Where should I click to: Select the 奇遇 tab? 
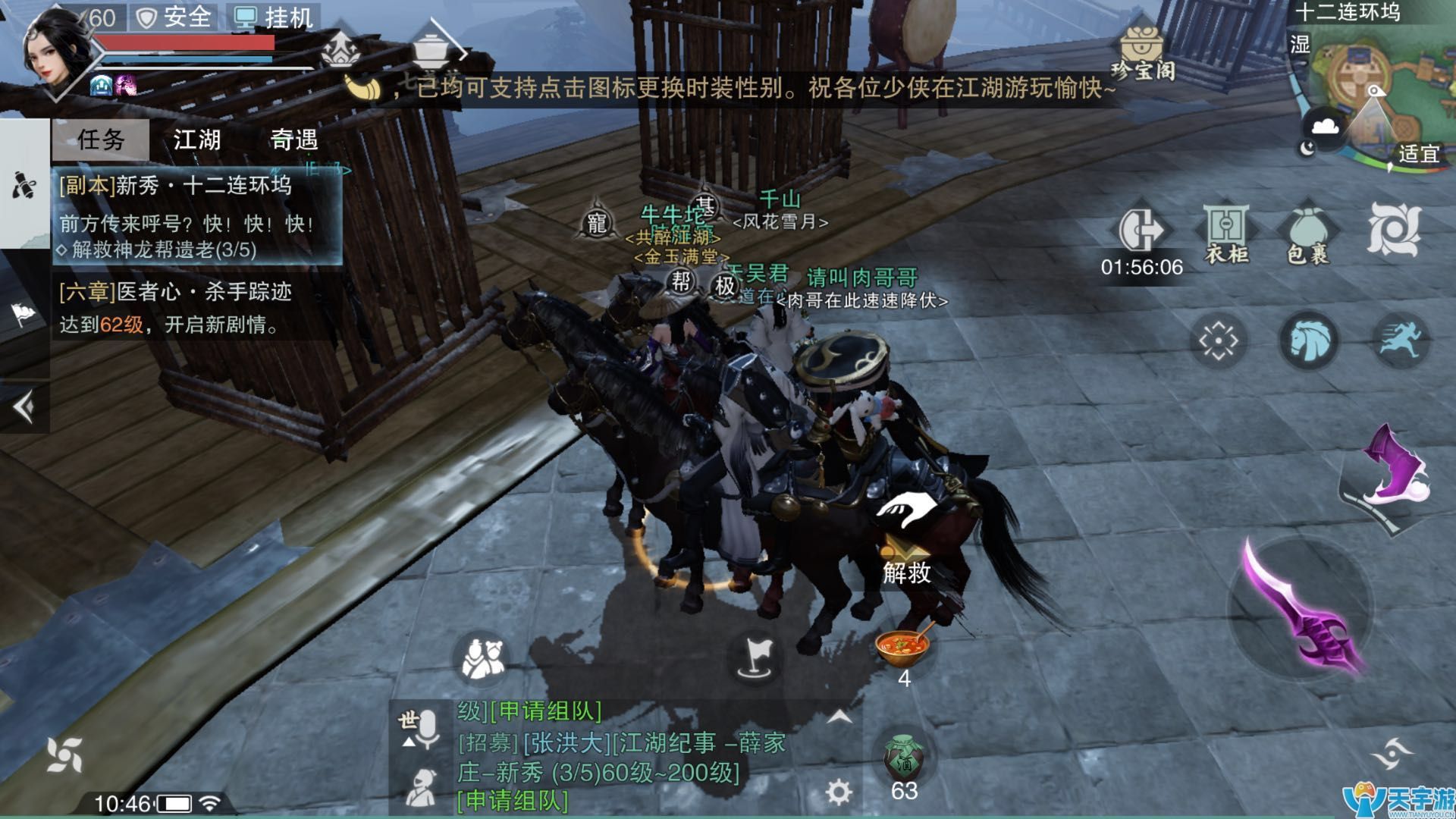pyautogui.click(x=293, y=140)
